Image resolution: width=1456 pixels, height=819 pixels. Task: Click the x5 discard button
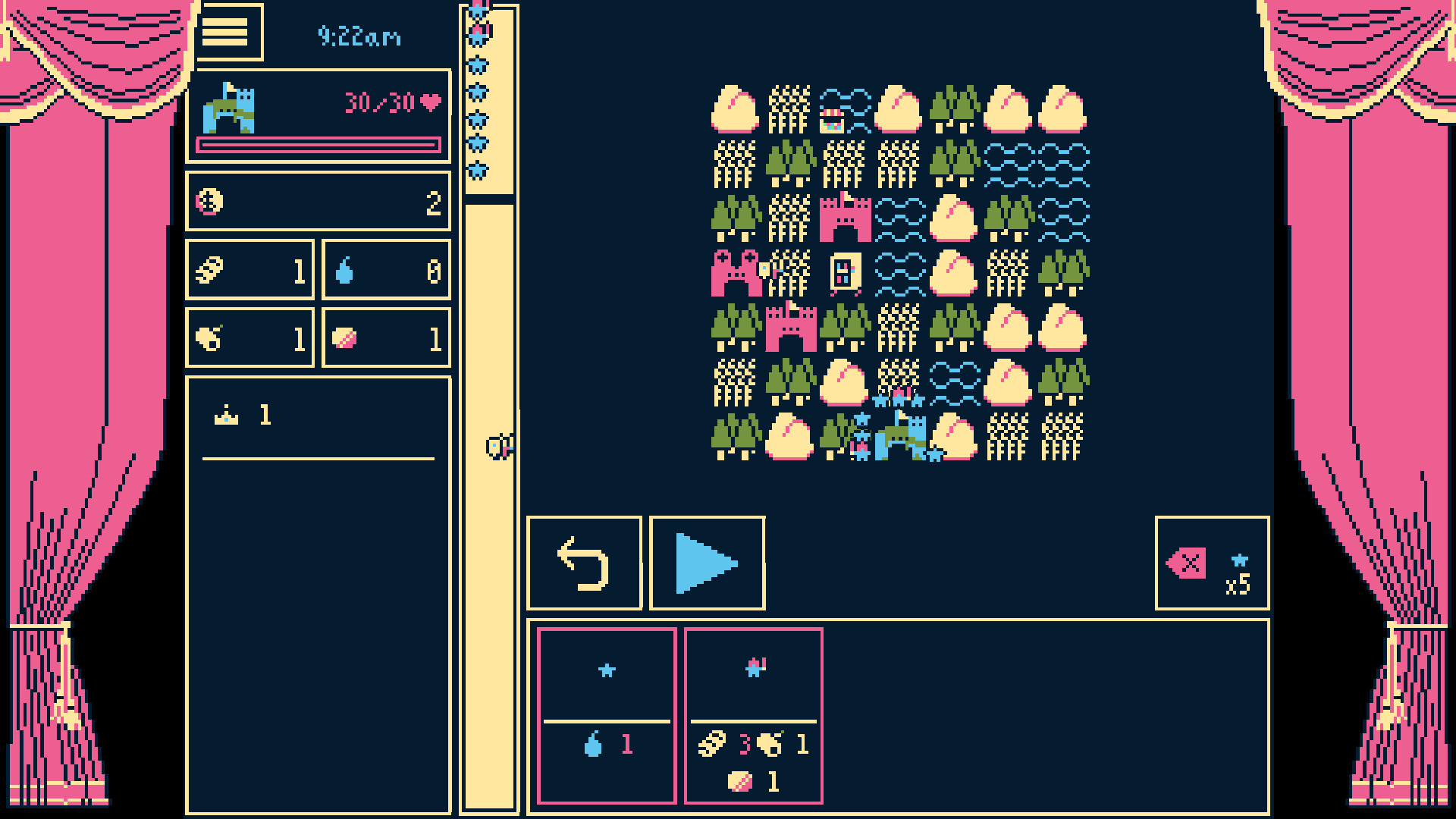1211,563
